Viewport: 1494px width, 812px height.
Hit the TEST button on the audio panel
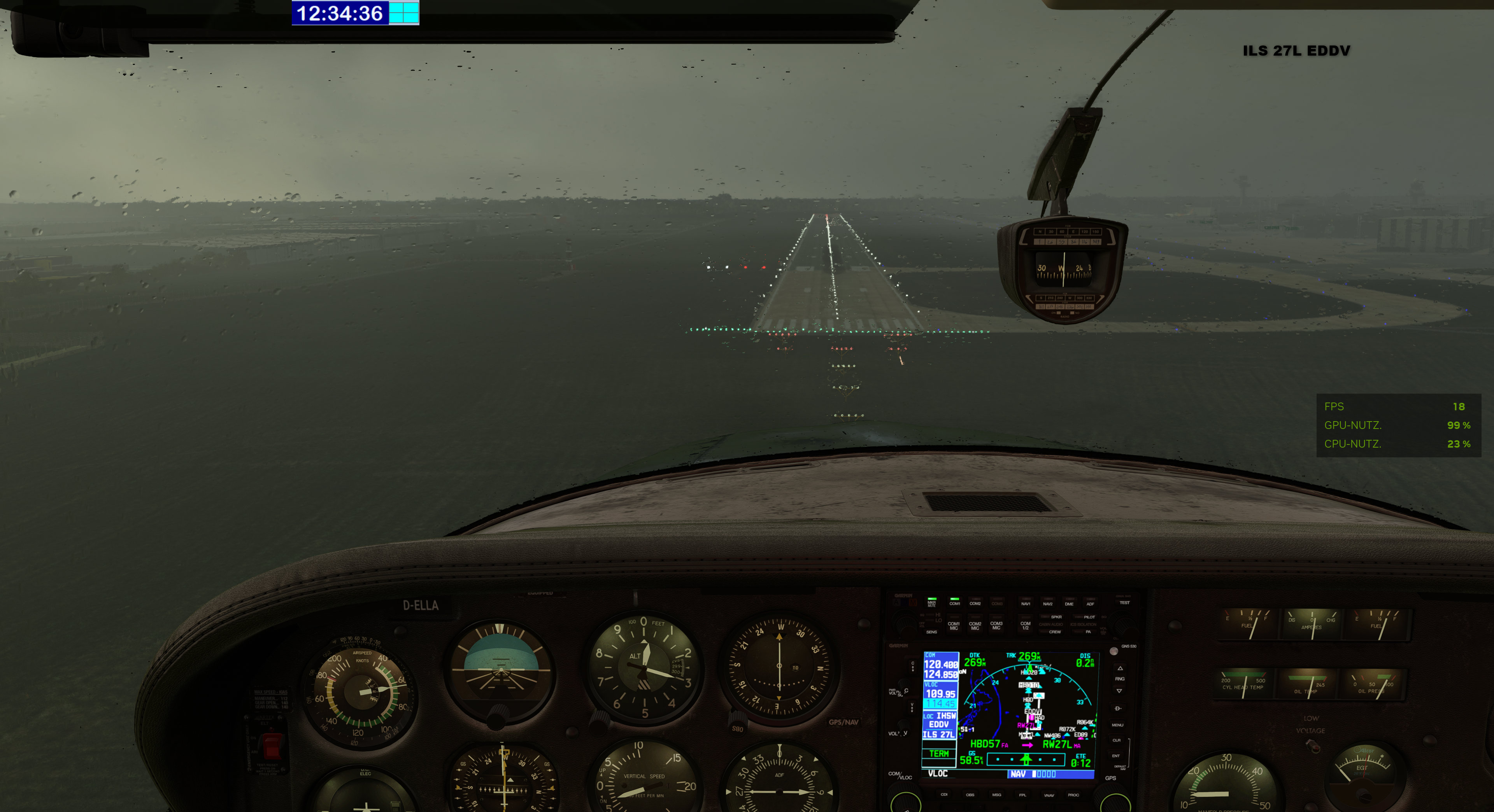pyautogui.click(x=1124, y=603)
